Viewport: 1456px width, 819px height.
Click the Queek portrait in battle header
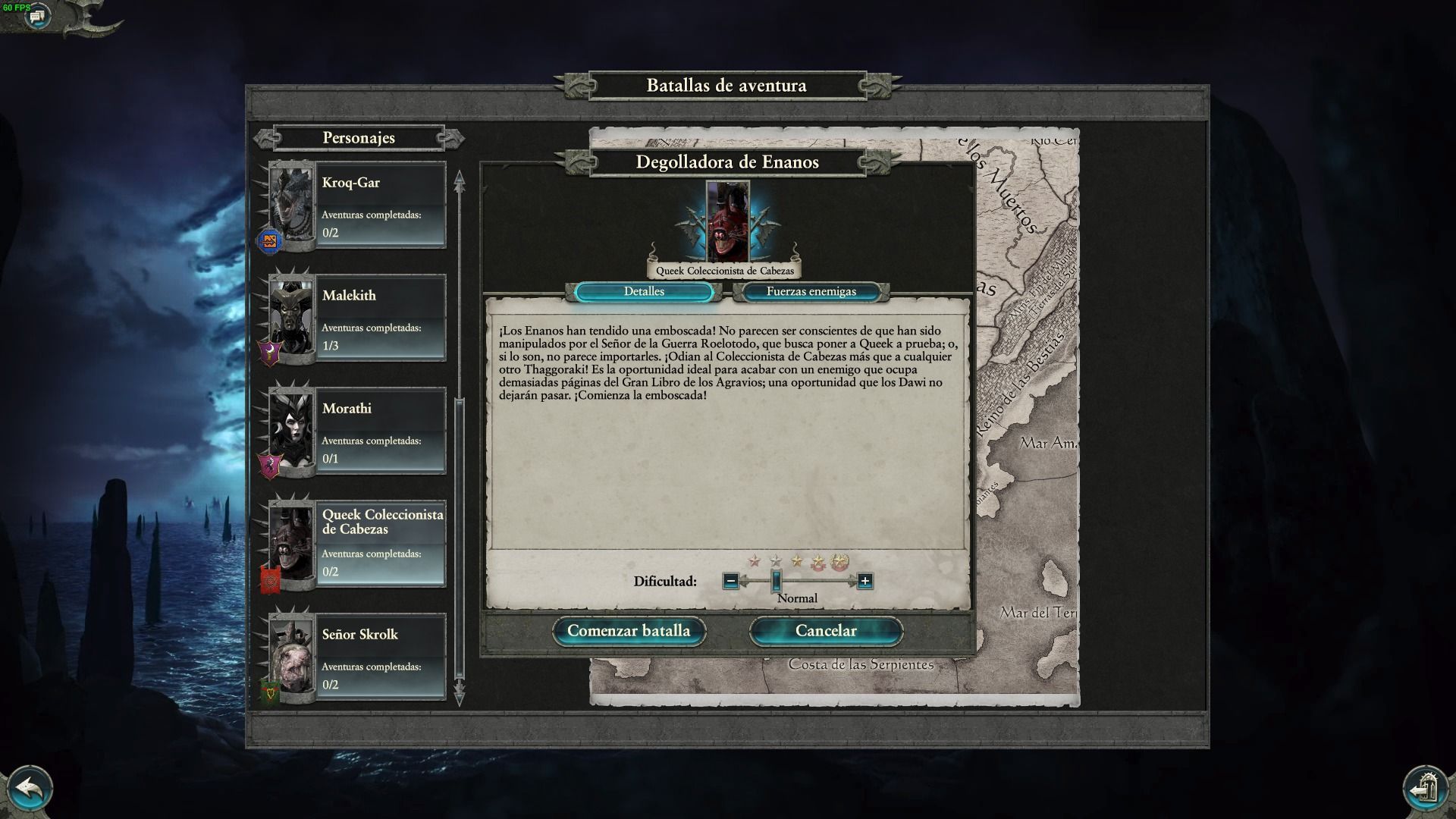[727, 221]
